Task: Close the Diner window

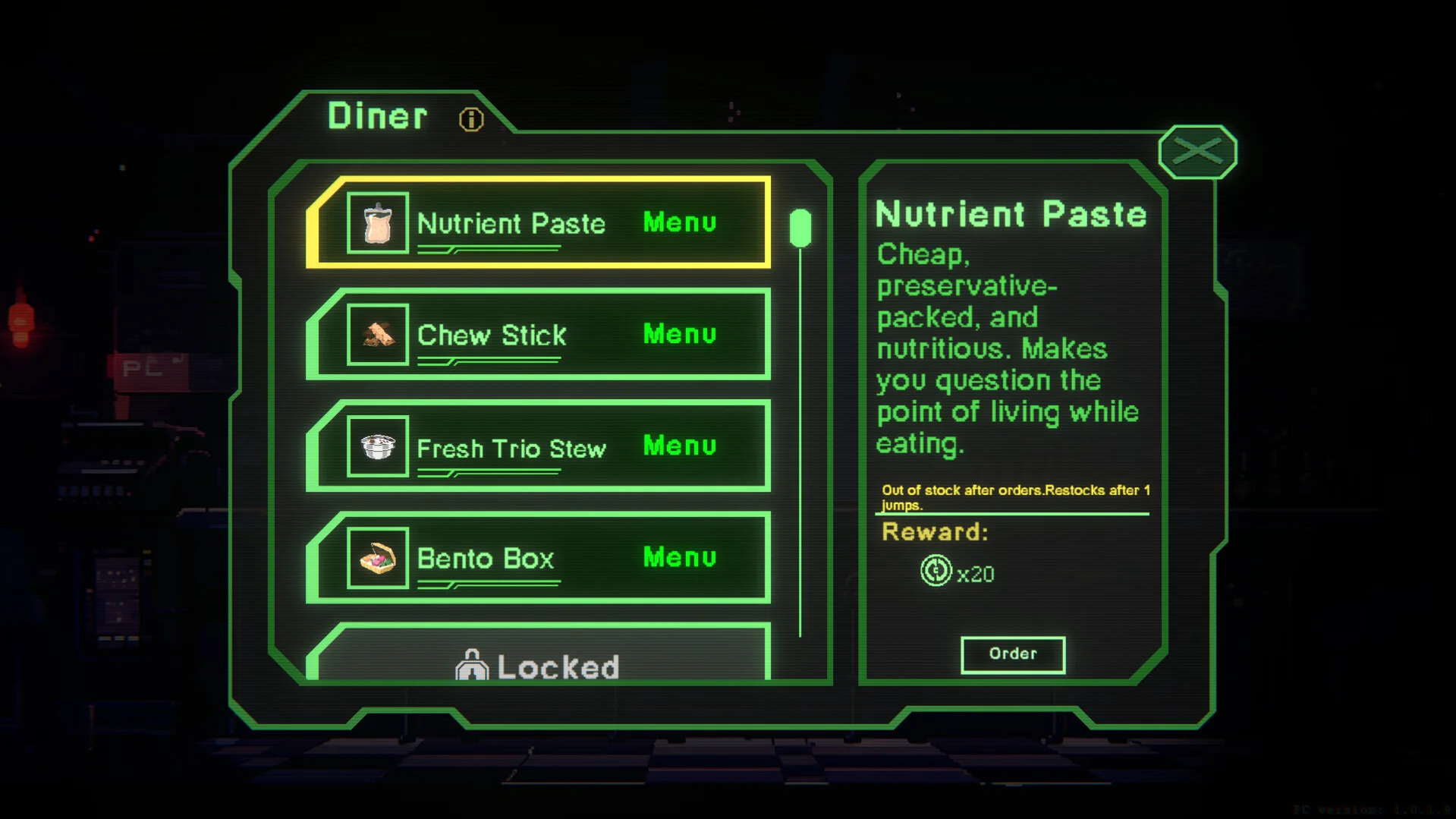Action: pos(1197,152)
